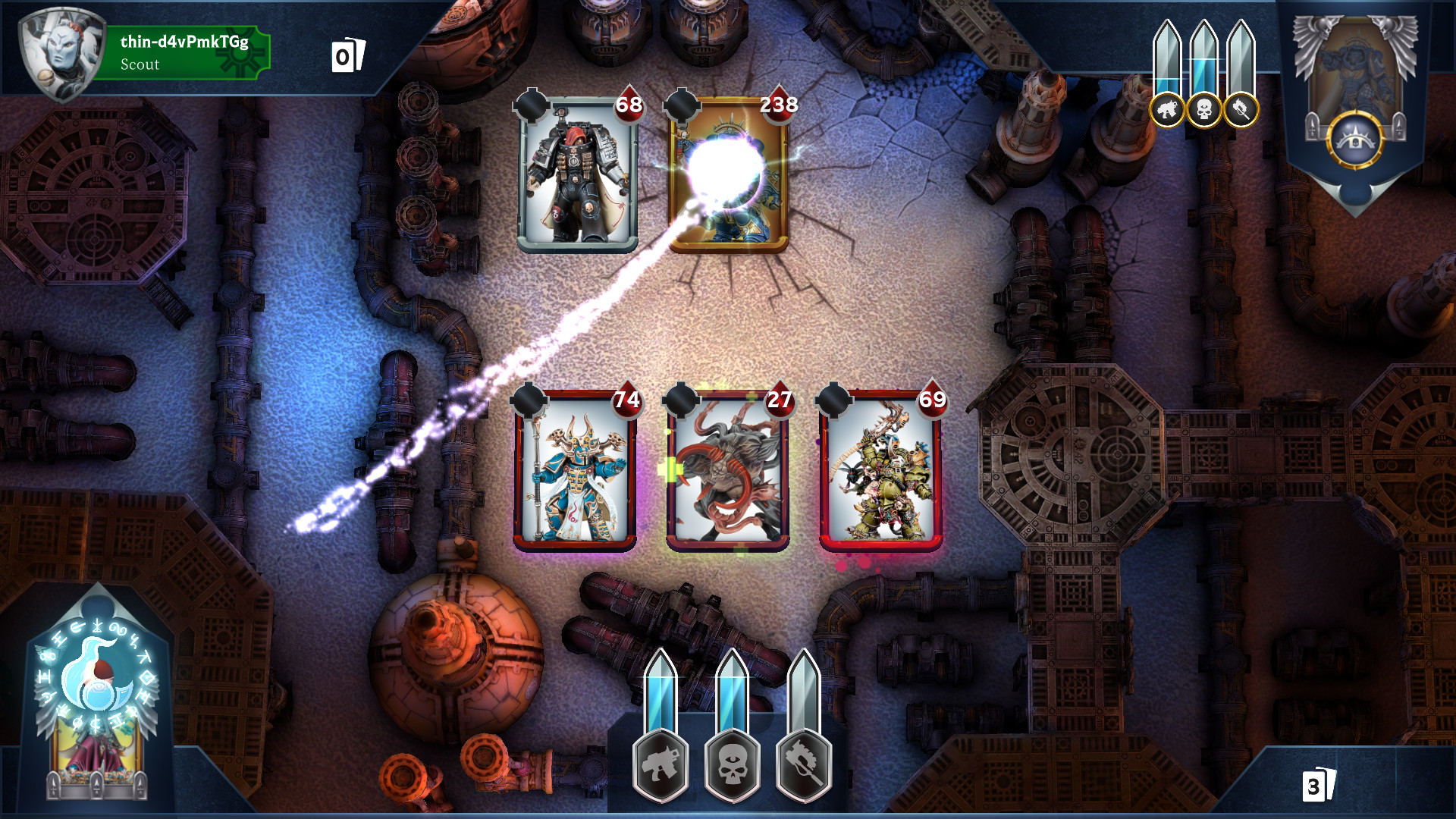Select the Deathwatch card with 68 health

click(579, 176)
